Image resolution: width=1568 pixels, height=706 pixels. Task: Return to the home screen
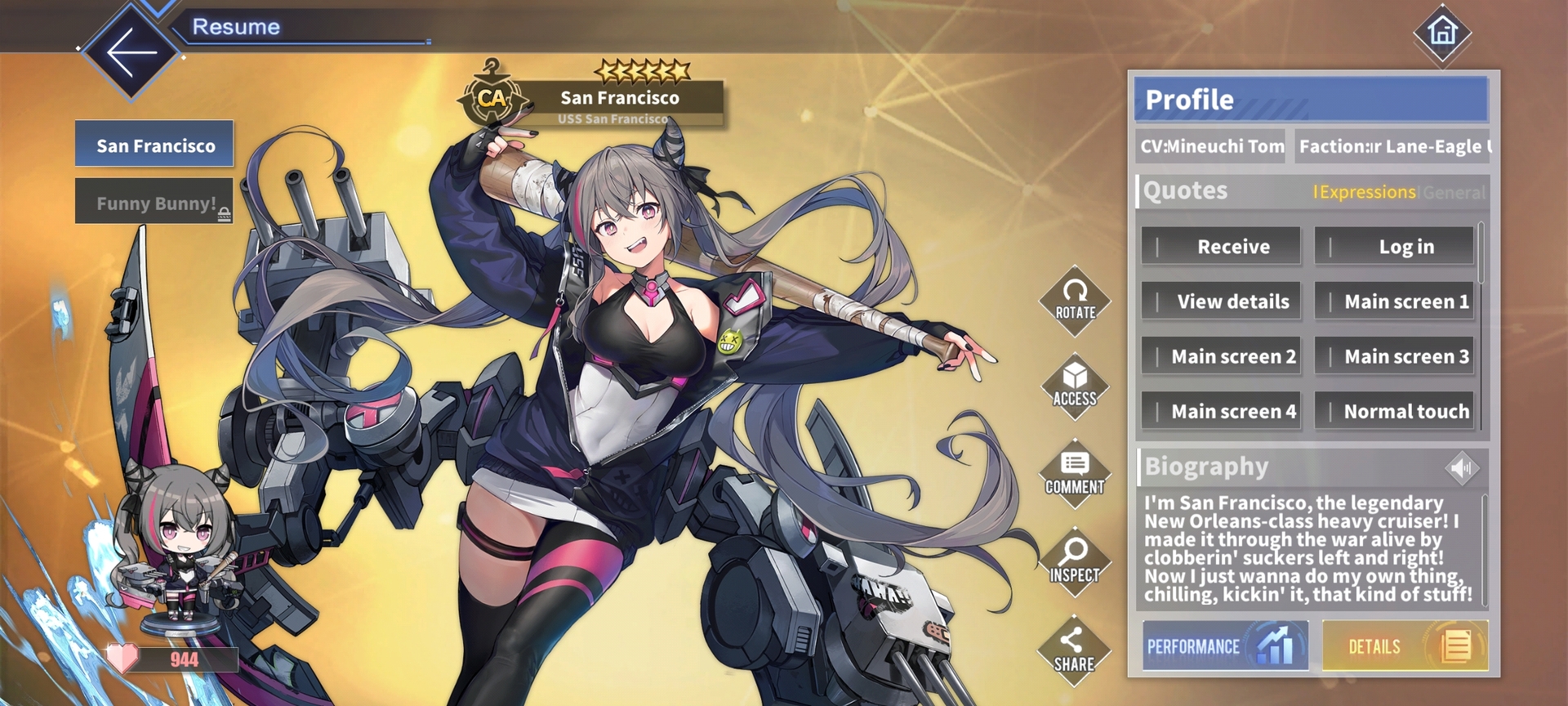point(1442,33)
